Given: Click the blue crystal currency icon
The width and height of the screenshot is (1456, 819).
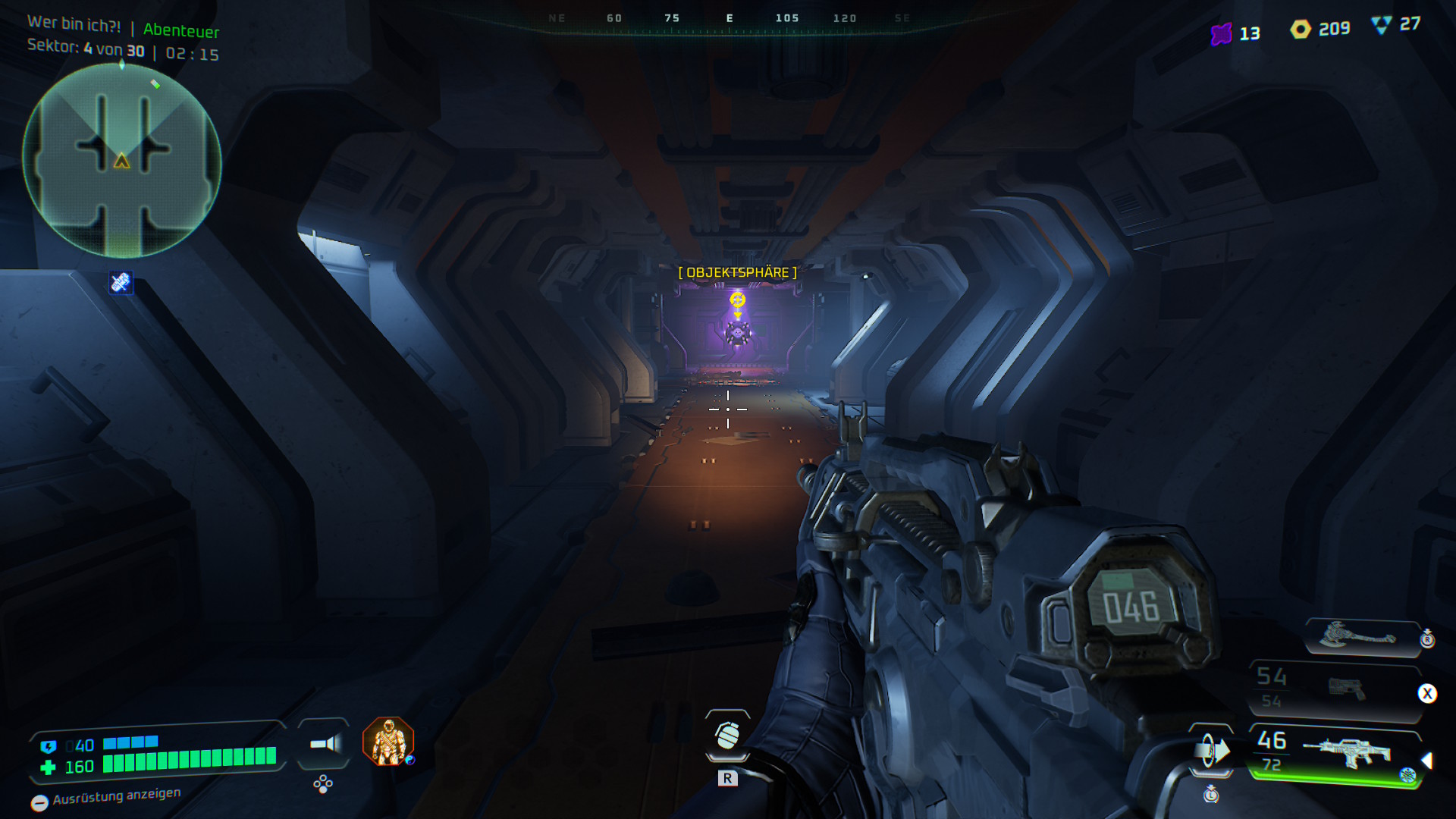Looking at the screenshot, I should tap(1382, 25).
